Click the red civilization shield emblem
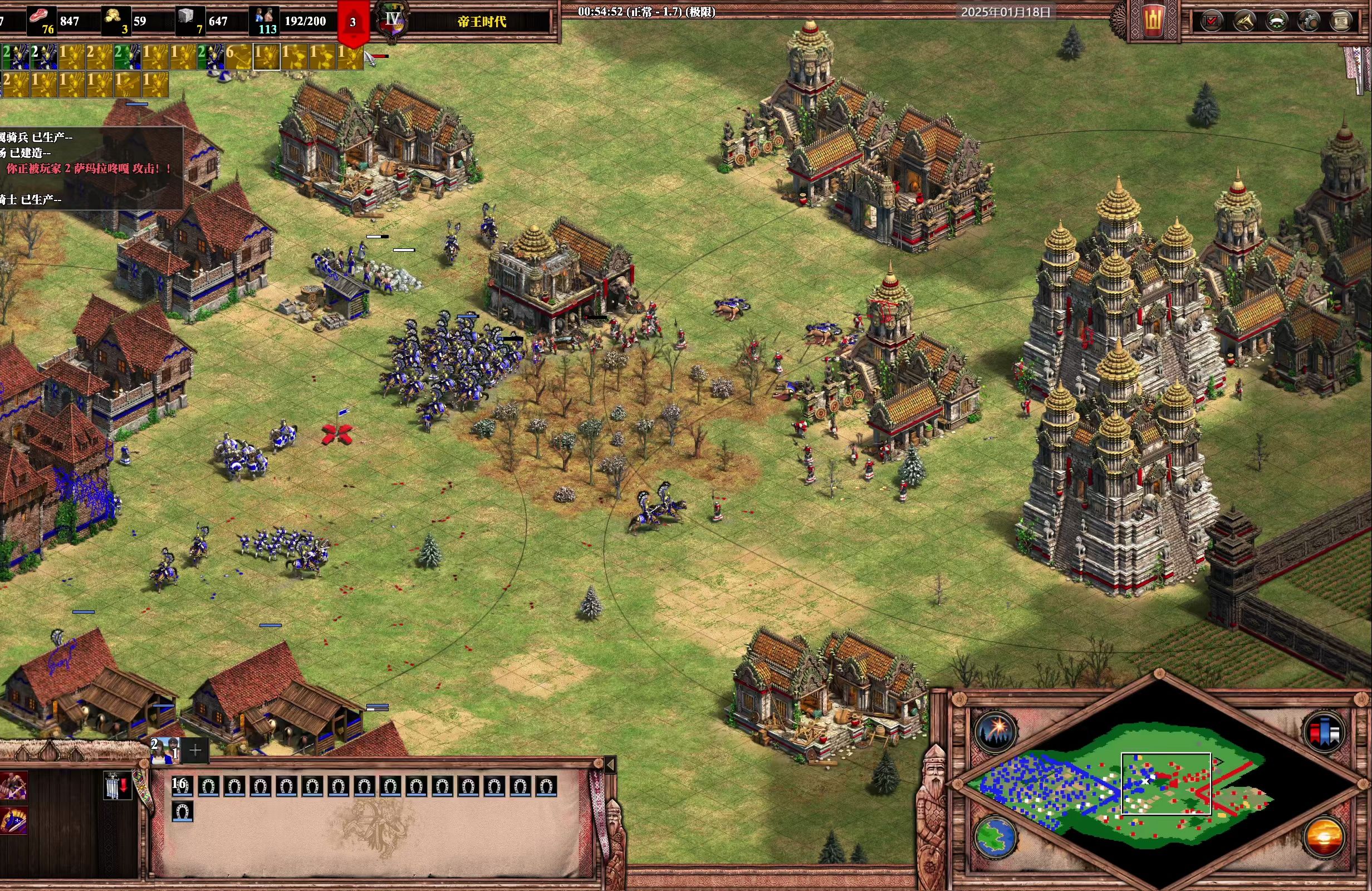 (1153, 21)
